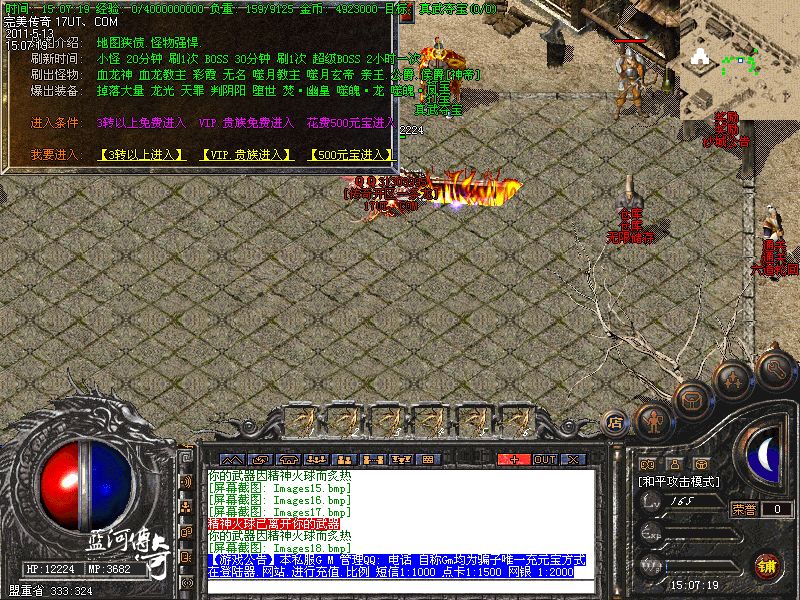This screenshot has height=600, width=800.
Task: Open the 店 shop round button
Action: [x=615, y=423]
